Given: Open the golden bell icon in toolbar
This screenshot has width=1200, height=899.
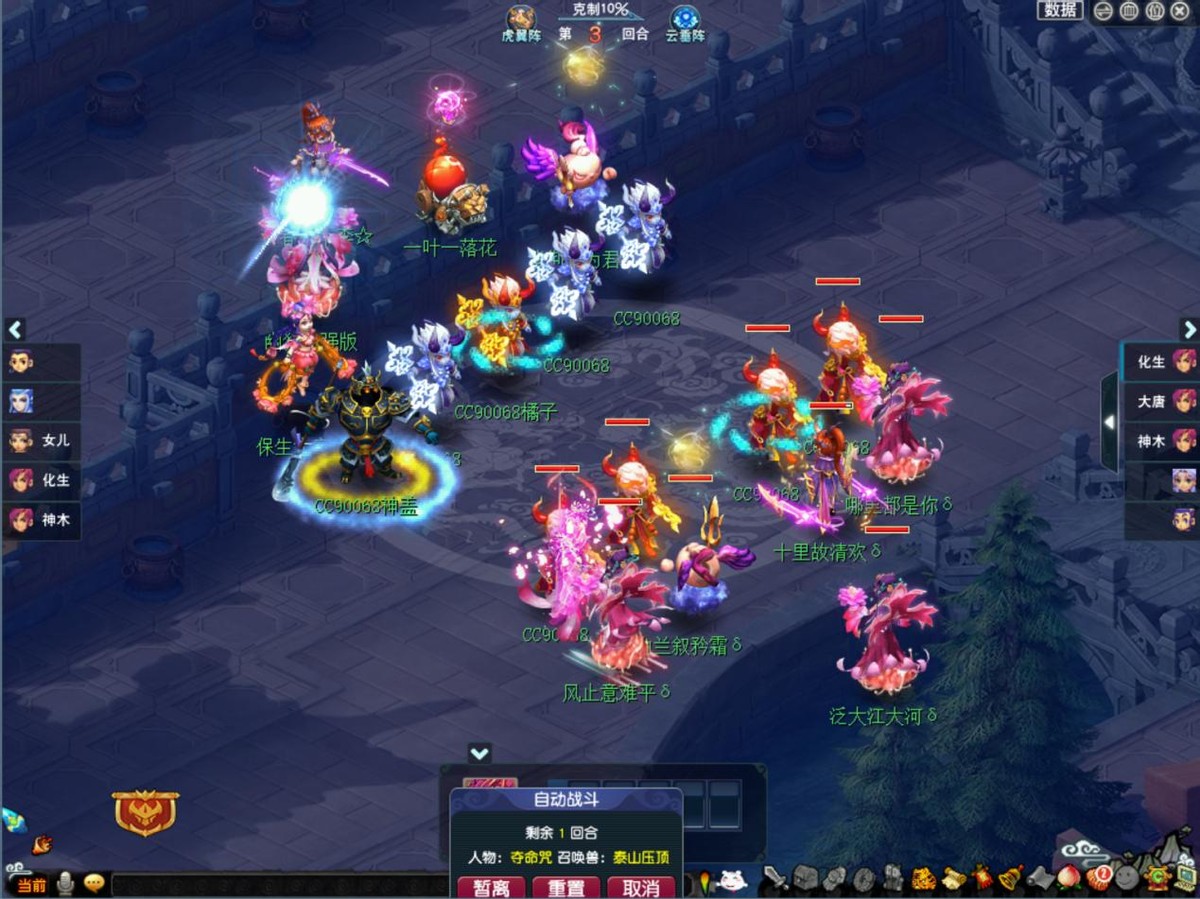Looking at the screenshot, I should (1011, 879).
